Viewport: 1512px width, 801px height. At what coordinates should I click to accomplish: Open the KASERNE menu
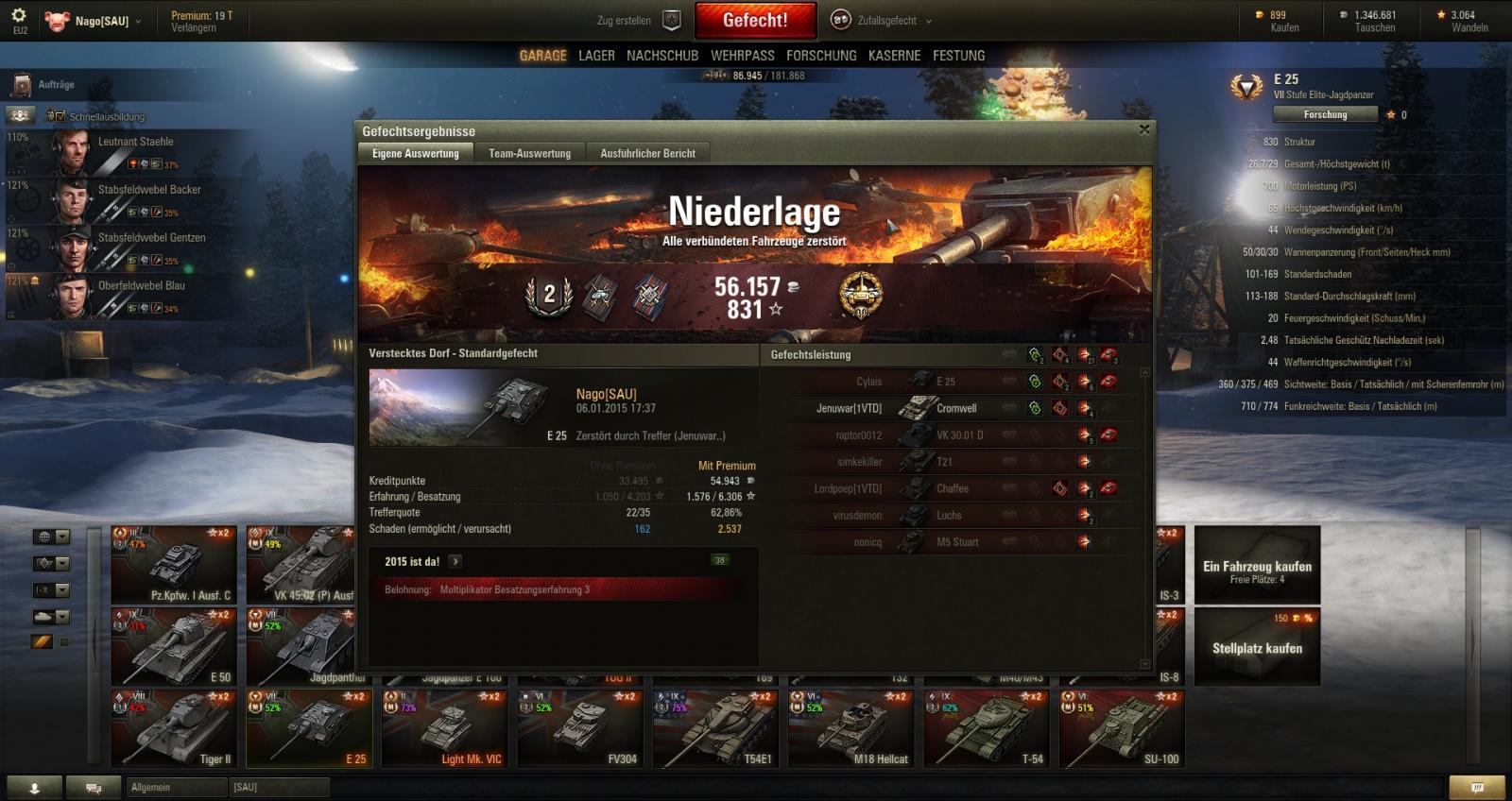coord(894,56)
